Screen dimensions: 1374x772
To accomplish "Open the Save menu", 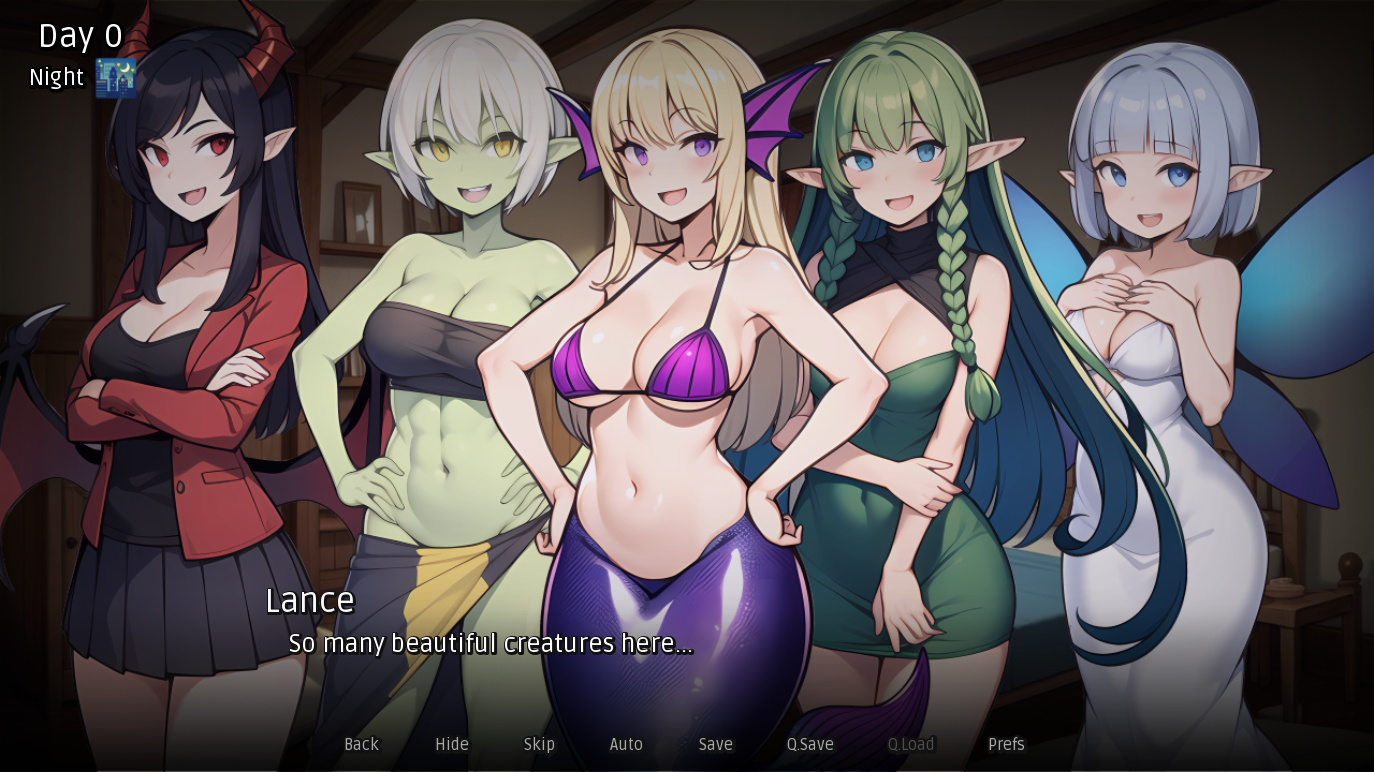I will coord(715,744).
